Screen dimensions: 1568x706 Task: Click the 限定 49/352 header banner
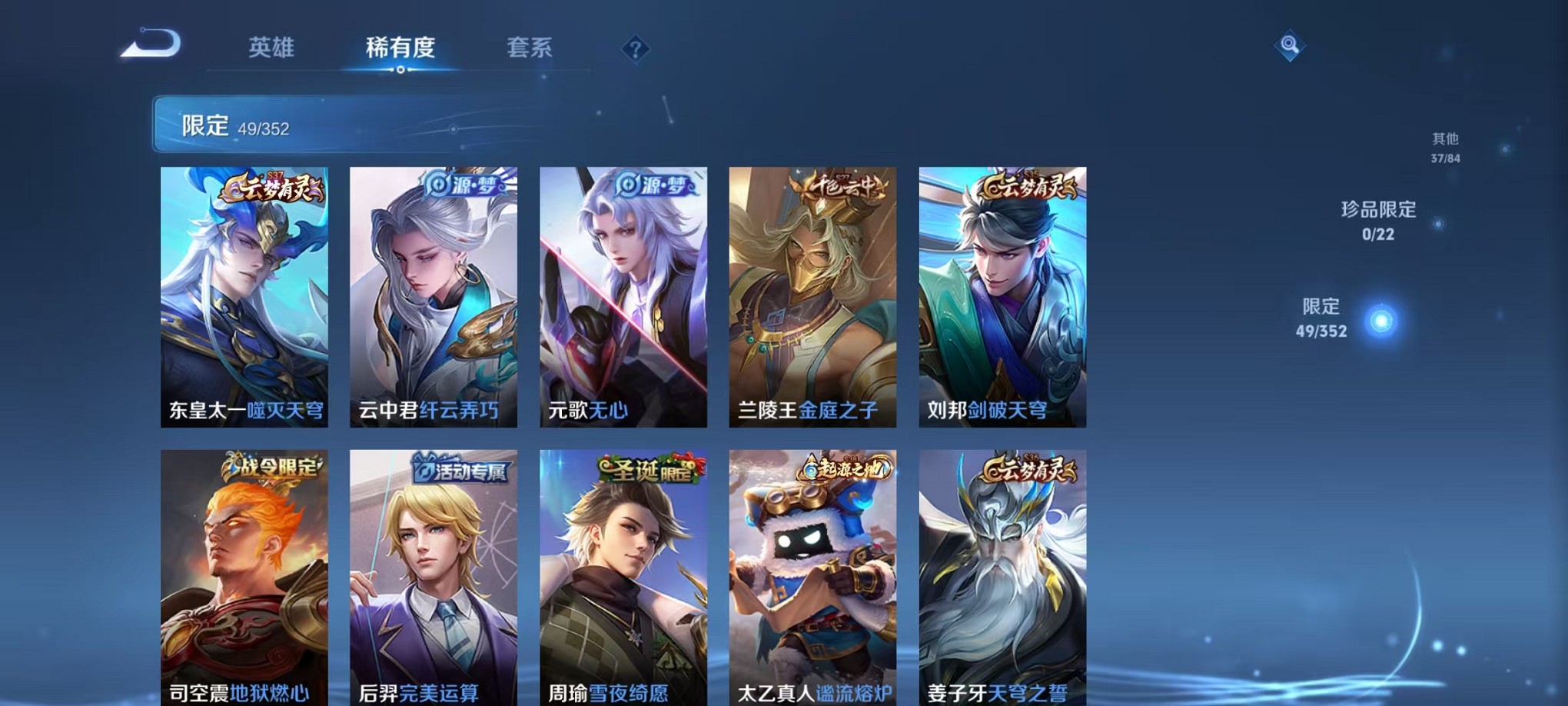coord(307,124)
